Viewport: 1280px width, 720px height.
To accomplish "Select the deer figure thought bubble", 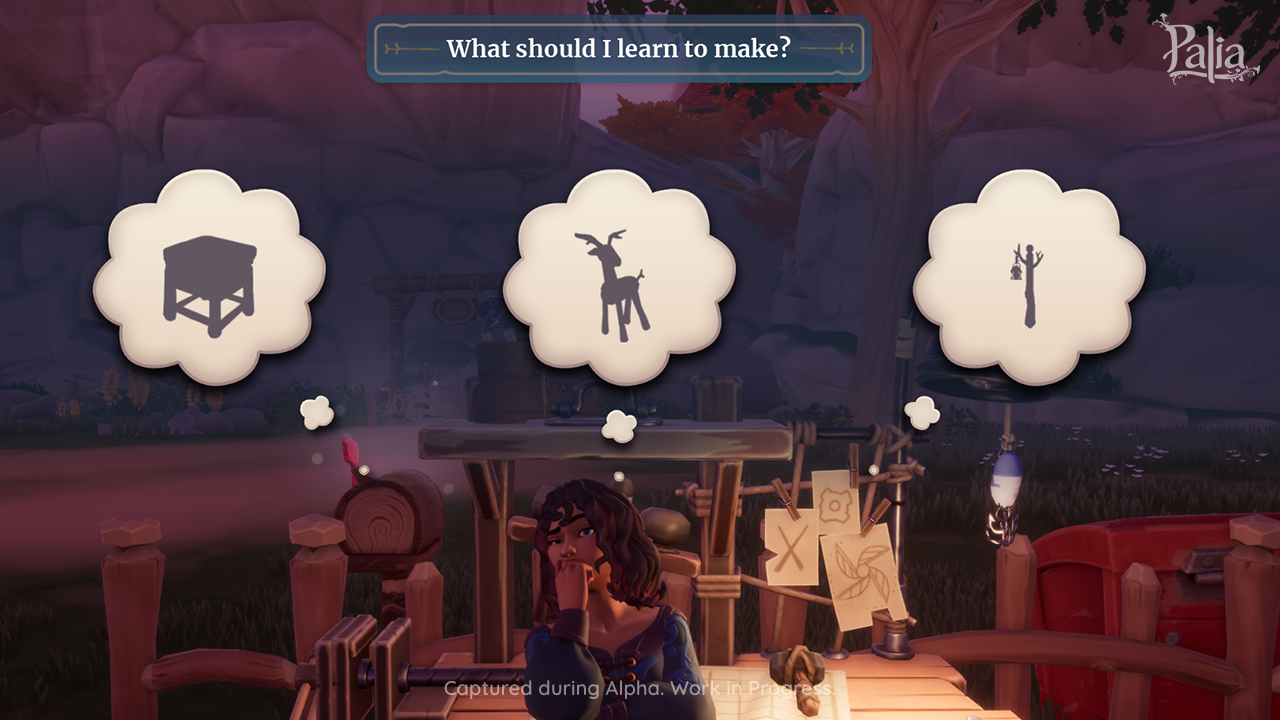I will click(619, 279).
